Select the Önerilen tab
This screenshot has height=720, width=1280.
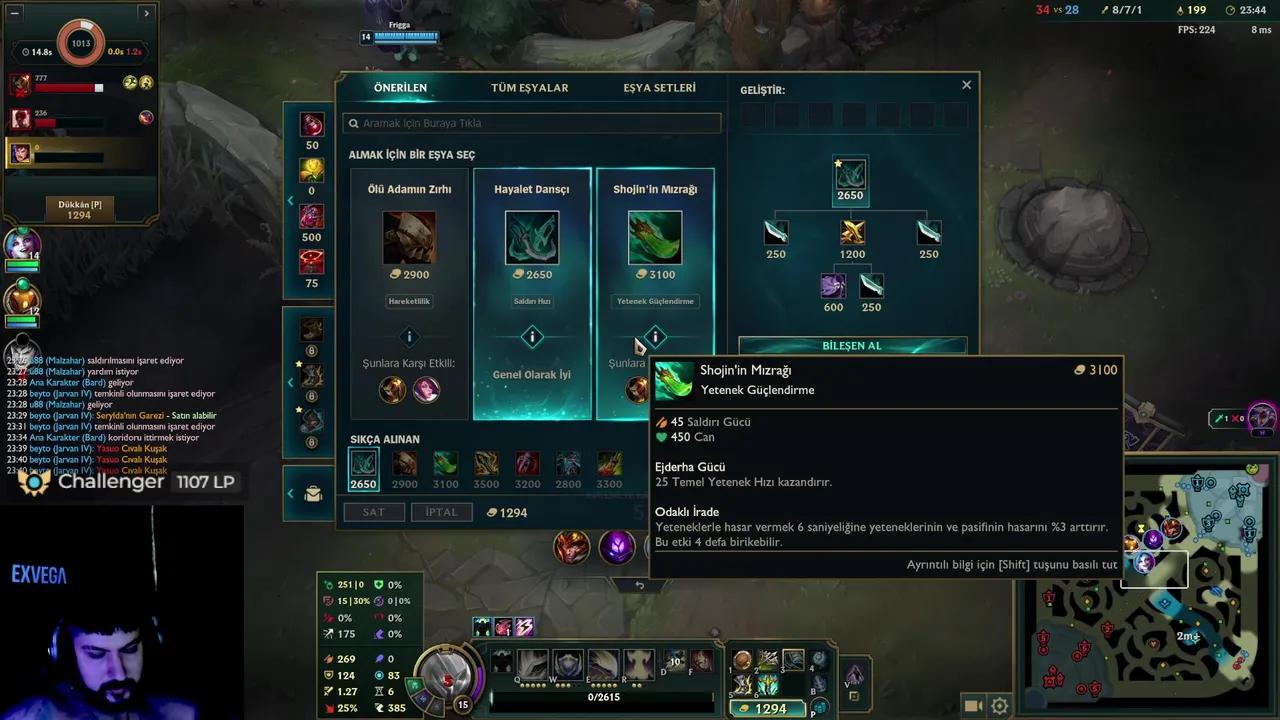tap(400, 88)
